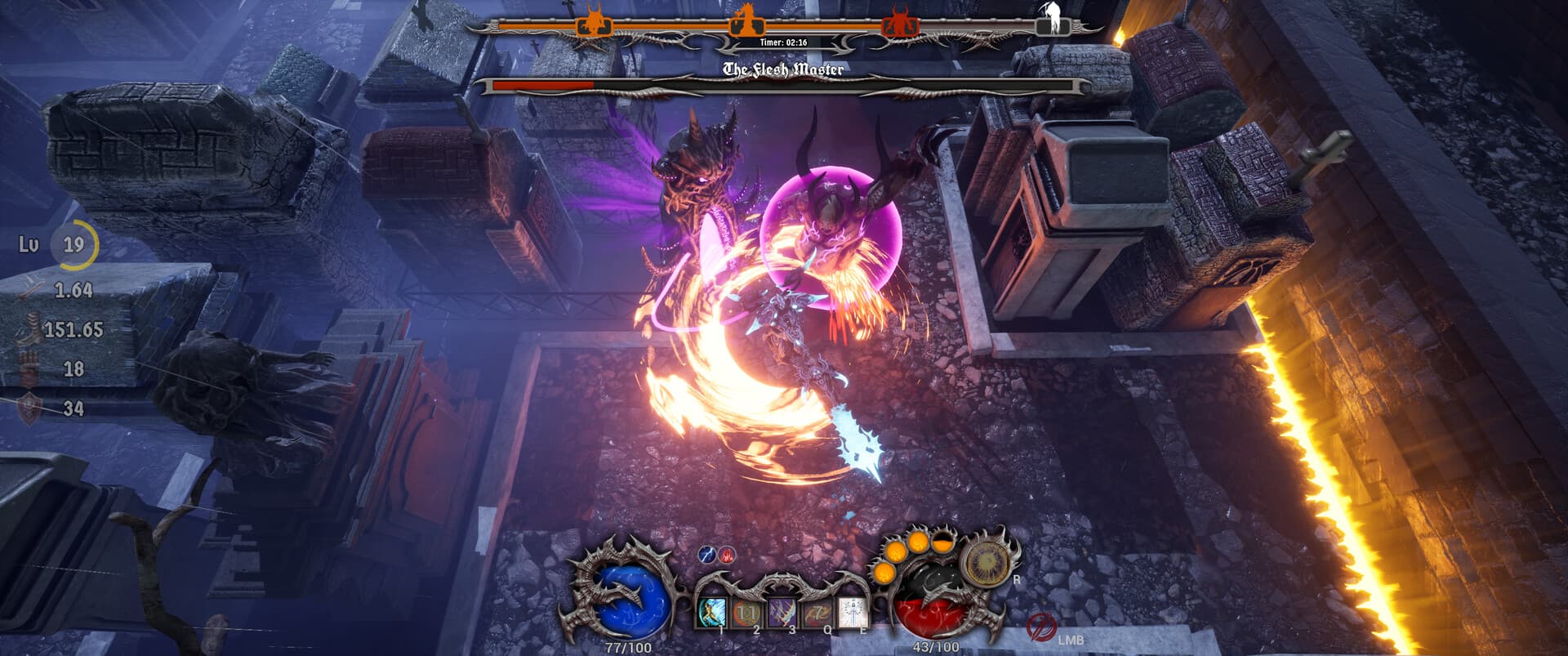Click the red flame buff icon

pyautogui.click(x=726, y=556)
